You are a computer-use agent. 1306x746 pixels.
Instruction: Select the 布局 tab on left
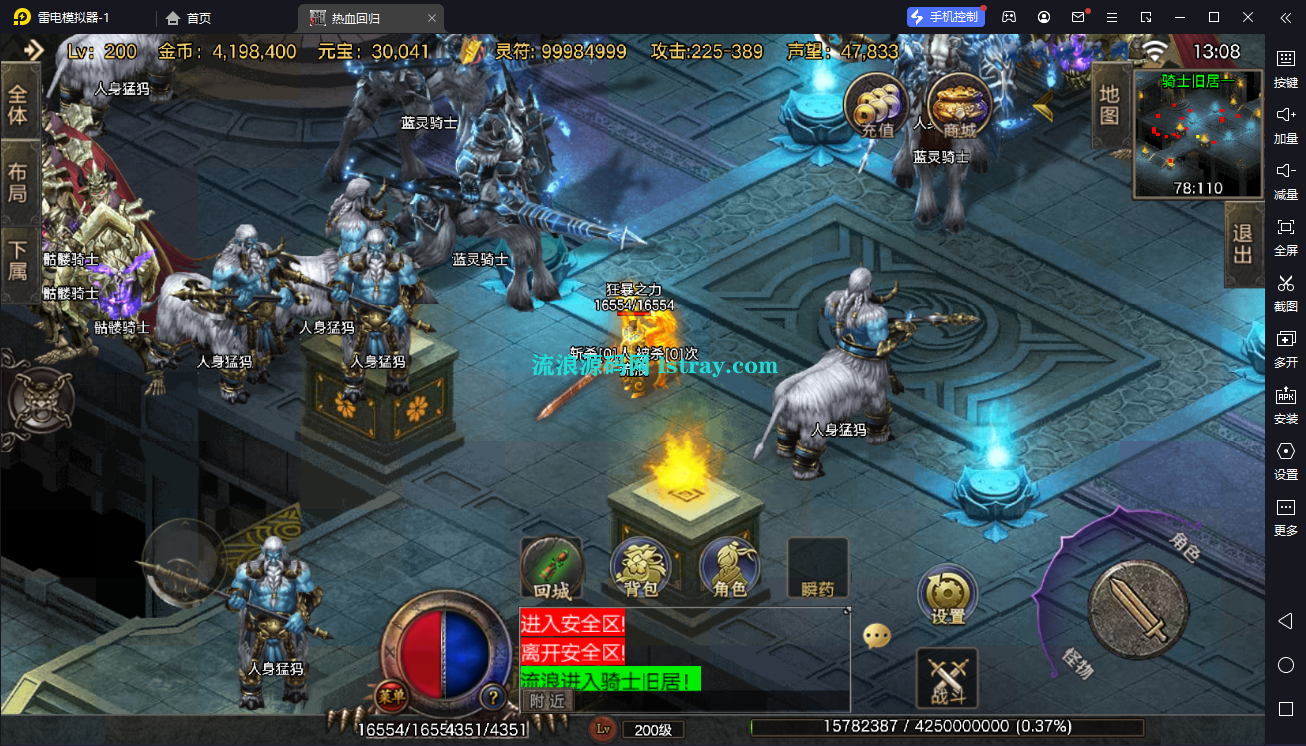point(19,182)
